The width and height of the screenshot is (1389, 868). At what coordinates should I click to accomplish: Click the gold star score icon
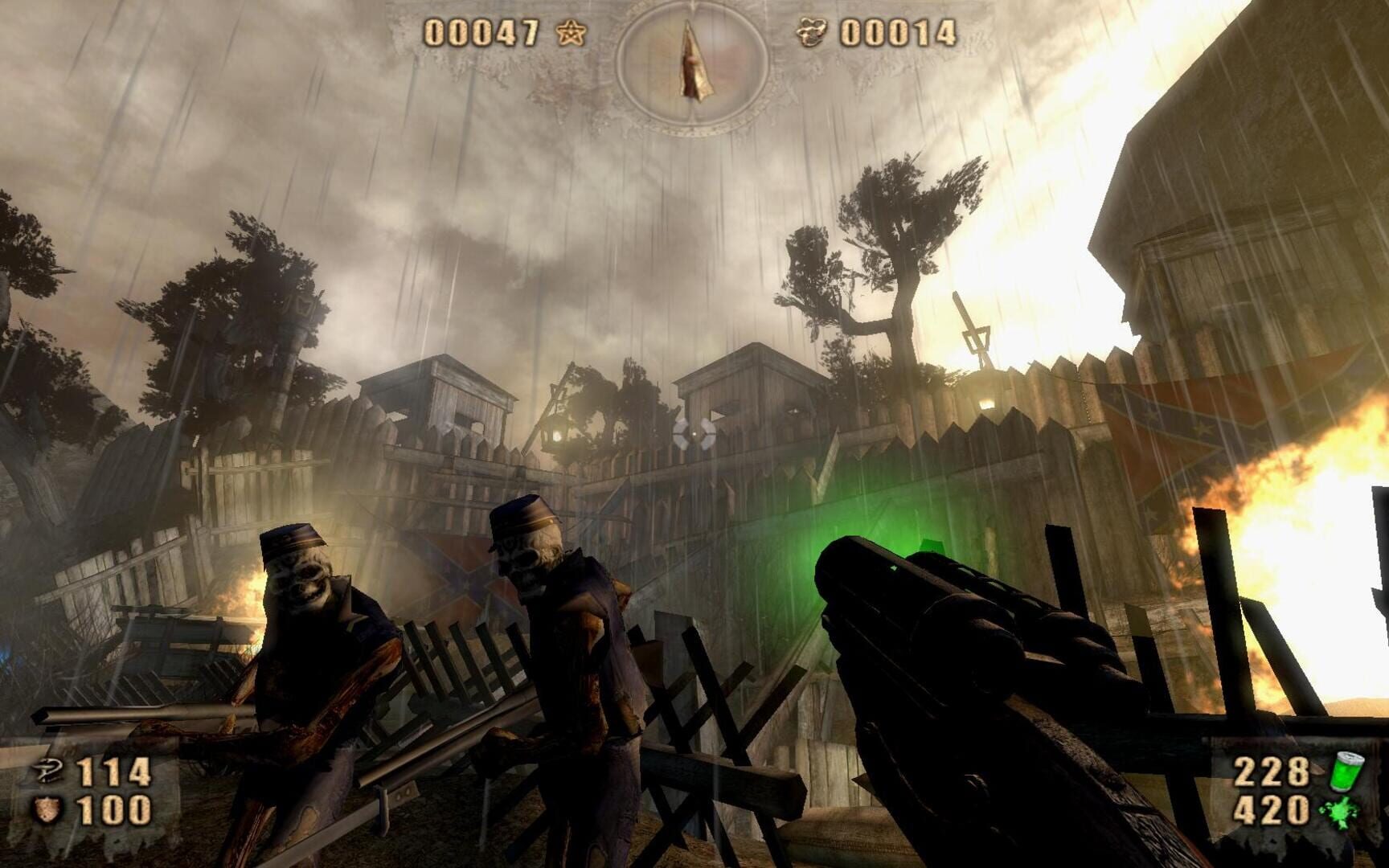(571, 33)
